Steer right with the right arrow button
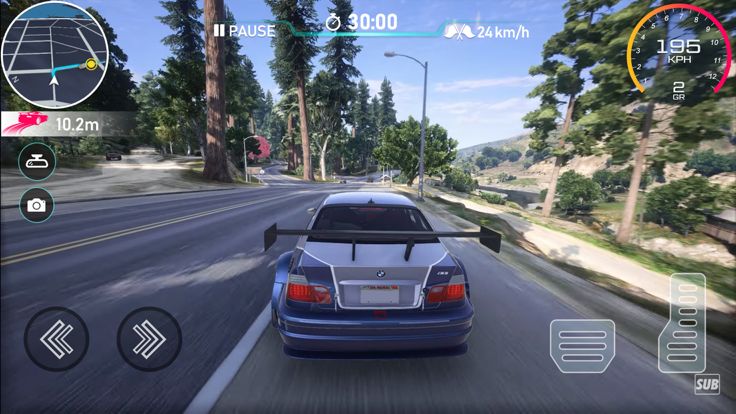Image resolution: width=736 pixels, height=414 pixels. point(149,339)
